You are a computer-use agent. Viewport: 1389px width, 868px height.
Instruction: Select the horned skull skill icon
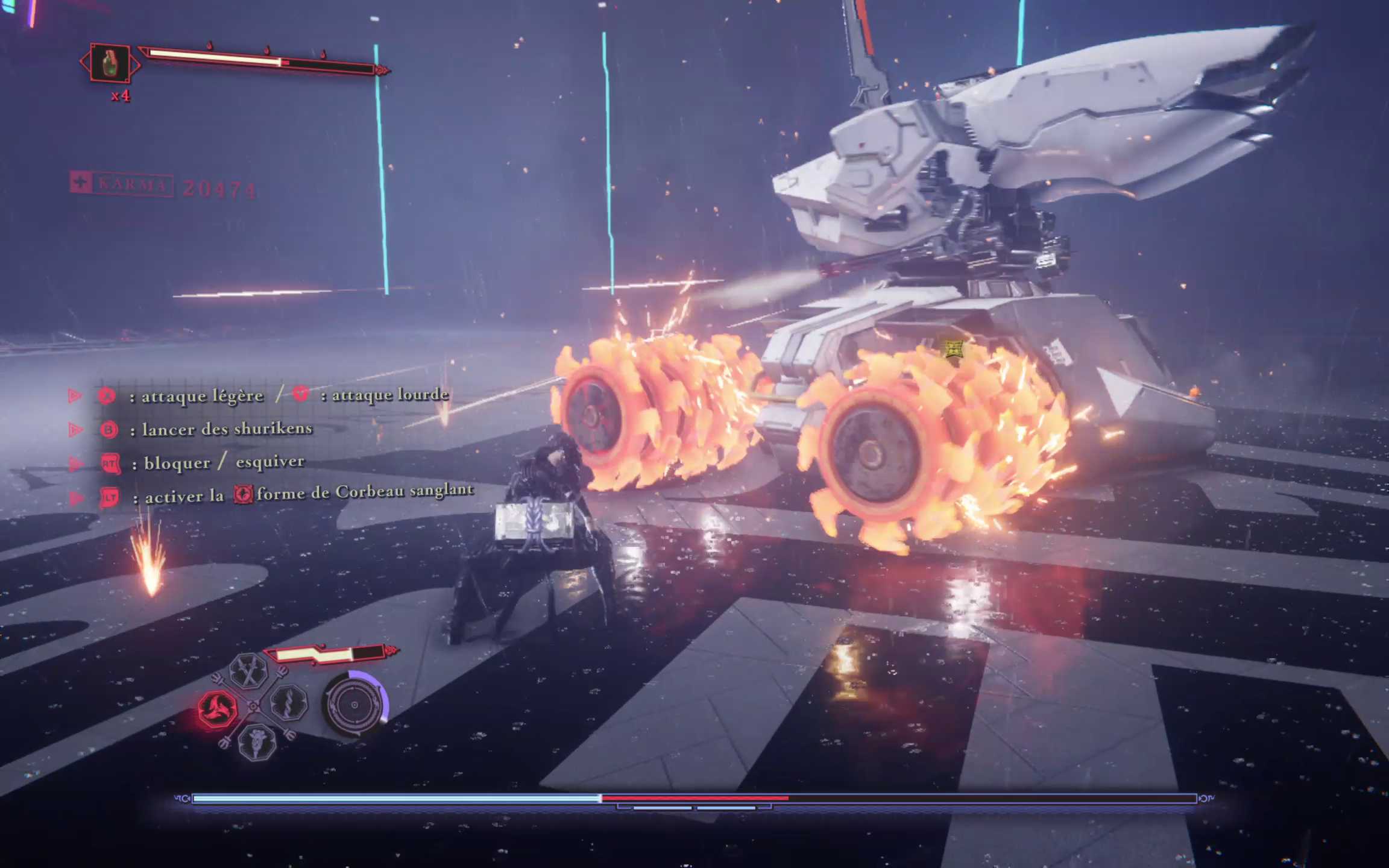(257, 742)
